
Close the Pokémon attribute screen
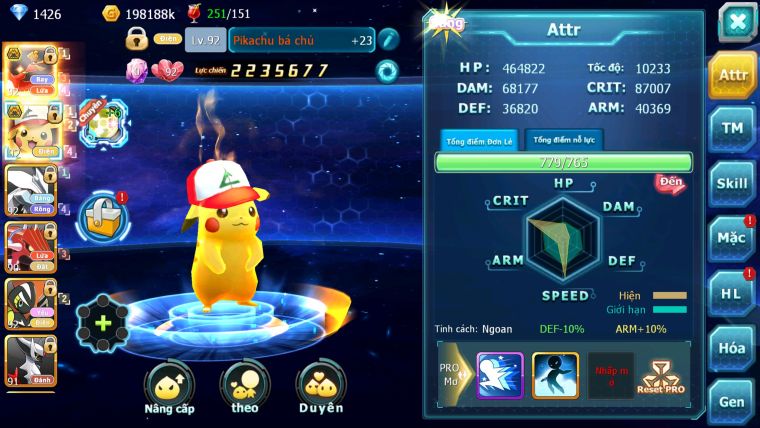click(x=736, y=22)
